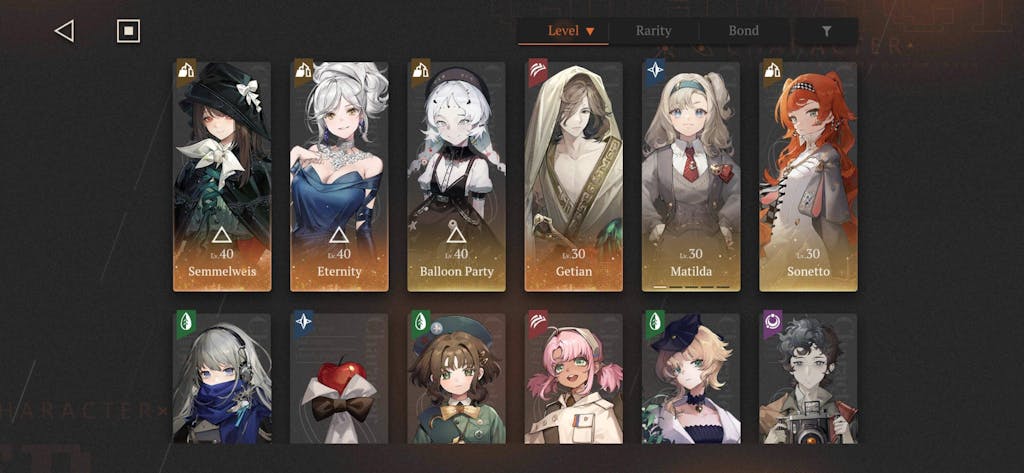1024x473 pixels.
Task: Select the Semmelweis character card
Action: click(222, 176)
